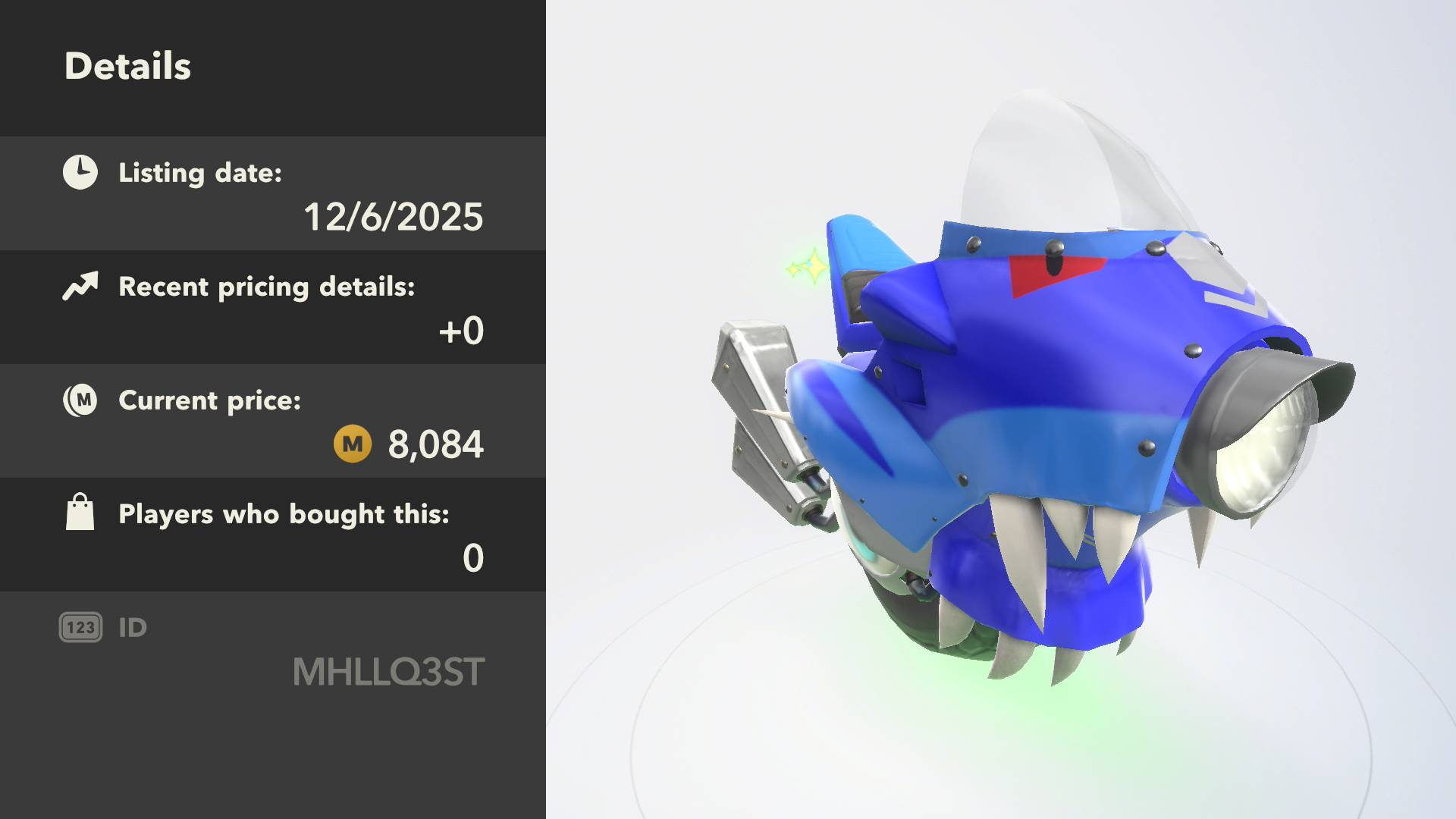Choose the Current price row
The image size is (1456, 819).
coord(273,422)
